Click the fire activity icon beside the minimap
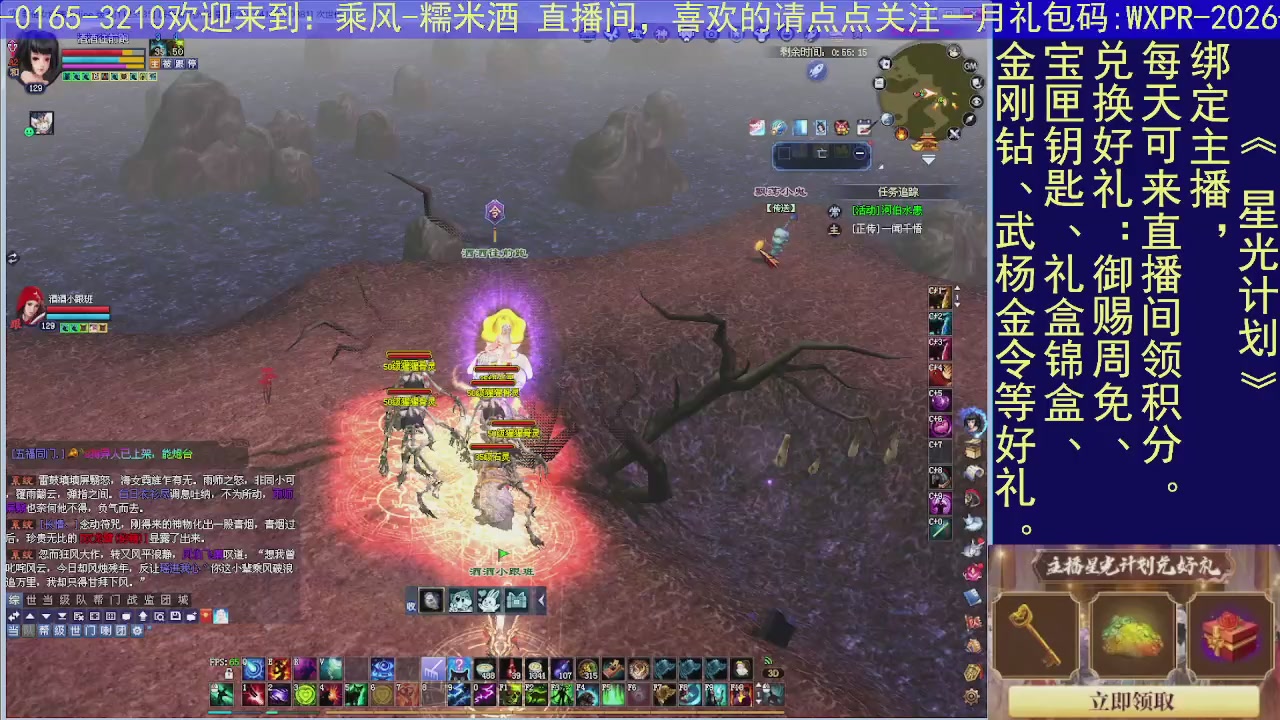 click(902, 134)
